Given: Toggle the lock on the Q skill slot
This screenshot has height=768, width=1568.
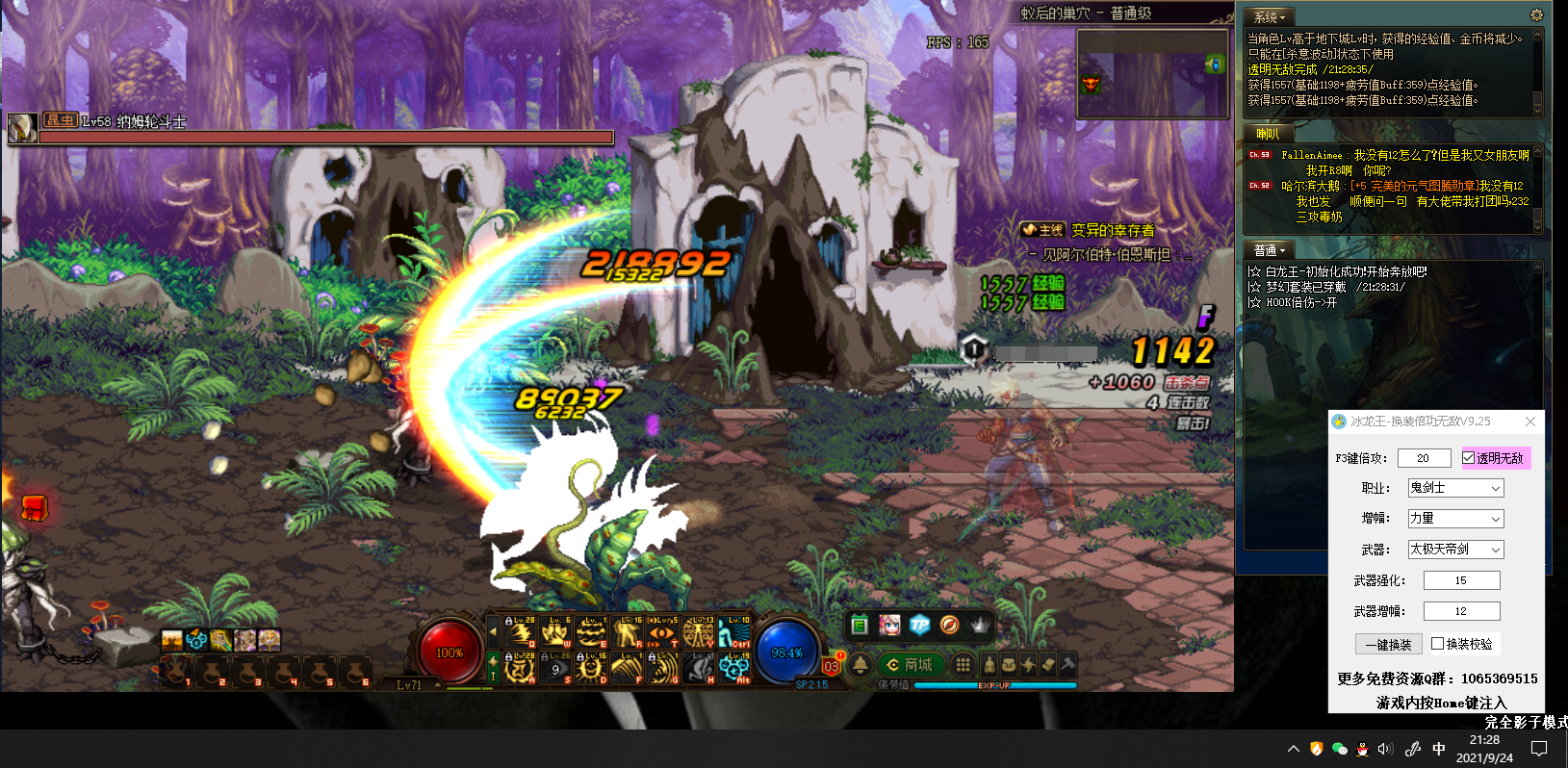Looking at the screenshot, I should pos(508,621).
